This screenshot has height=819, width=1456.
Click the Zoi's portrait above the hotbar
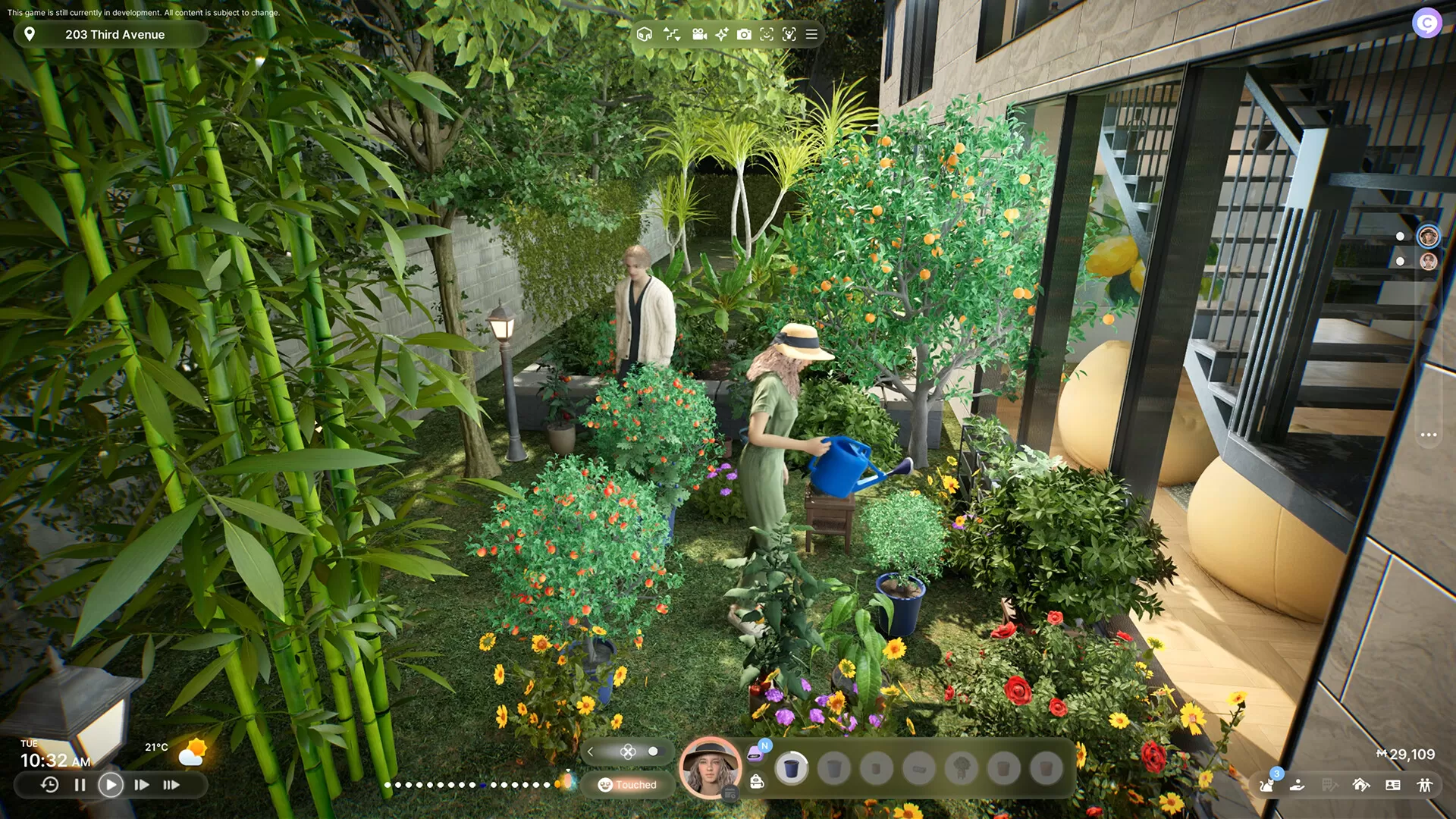tap(711, 767)
